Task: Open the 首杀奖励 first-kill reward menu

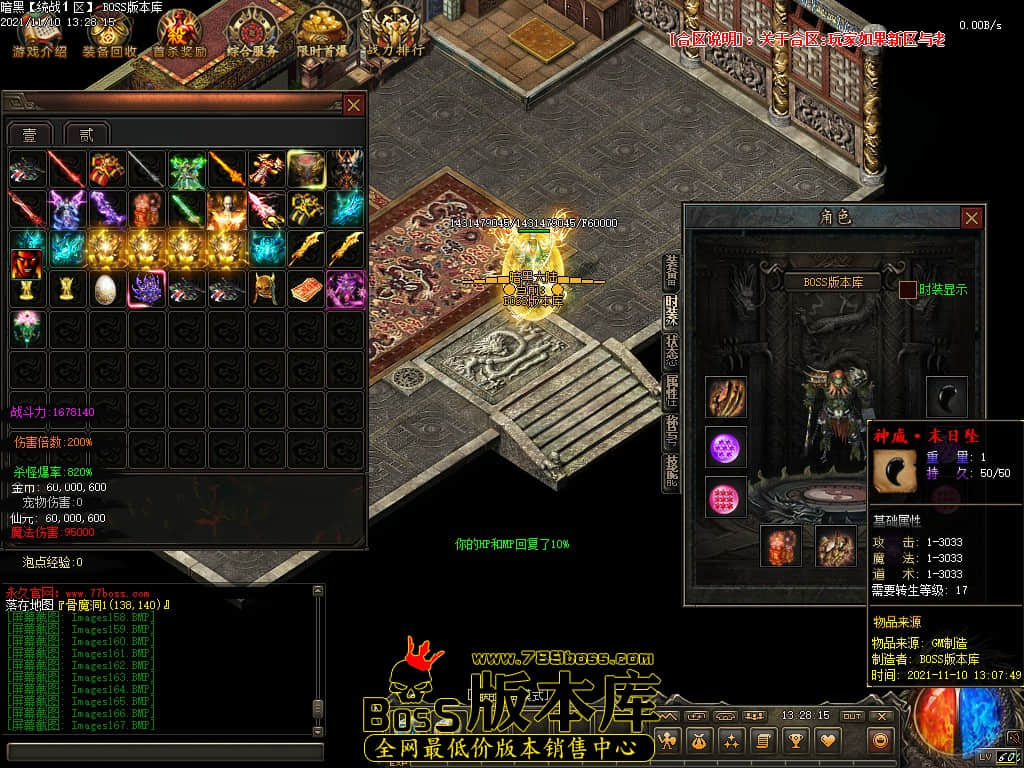Action: pos(180,33)
